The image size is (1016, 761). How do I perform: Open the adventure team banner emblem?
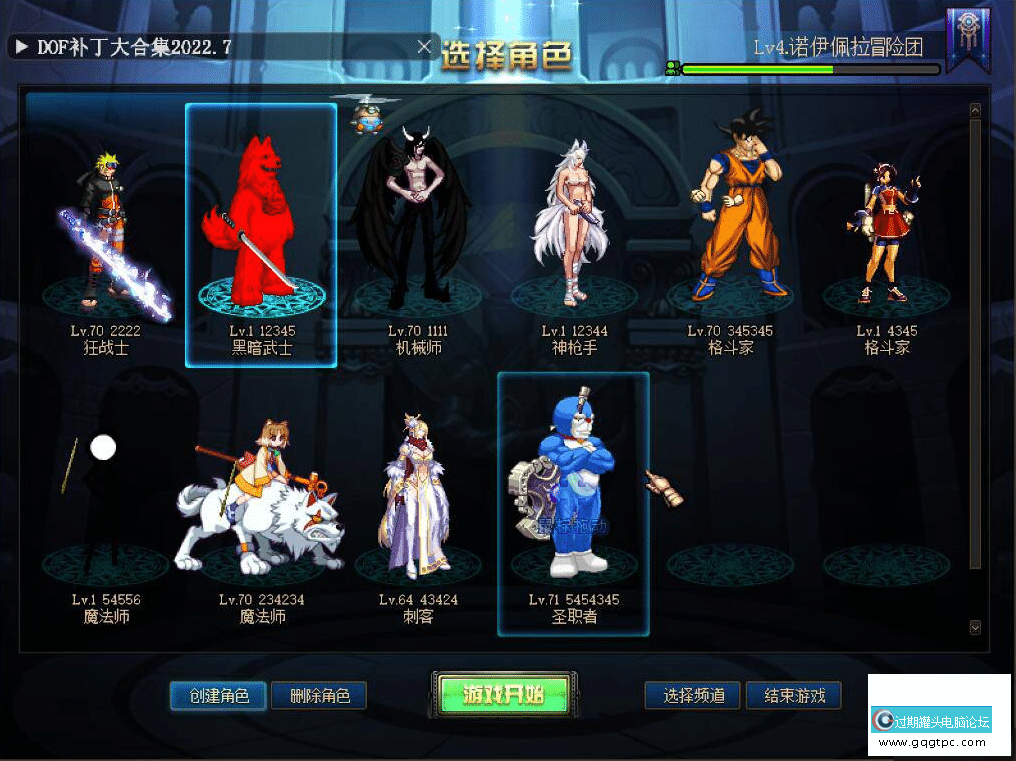(x=967, y=40)
